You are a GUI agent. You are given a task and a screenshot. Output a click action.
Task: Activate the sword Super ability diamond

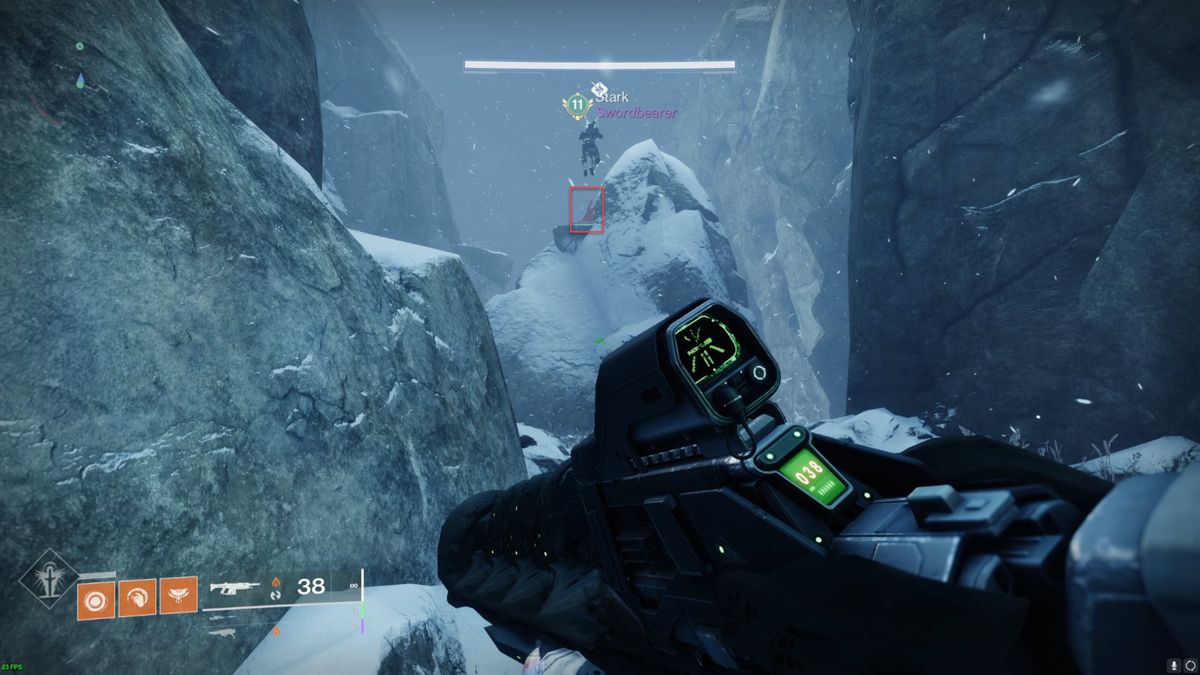tap(48, 579)
